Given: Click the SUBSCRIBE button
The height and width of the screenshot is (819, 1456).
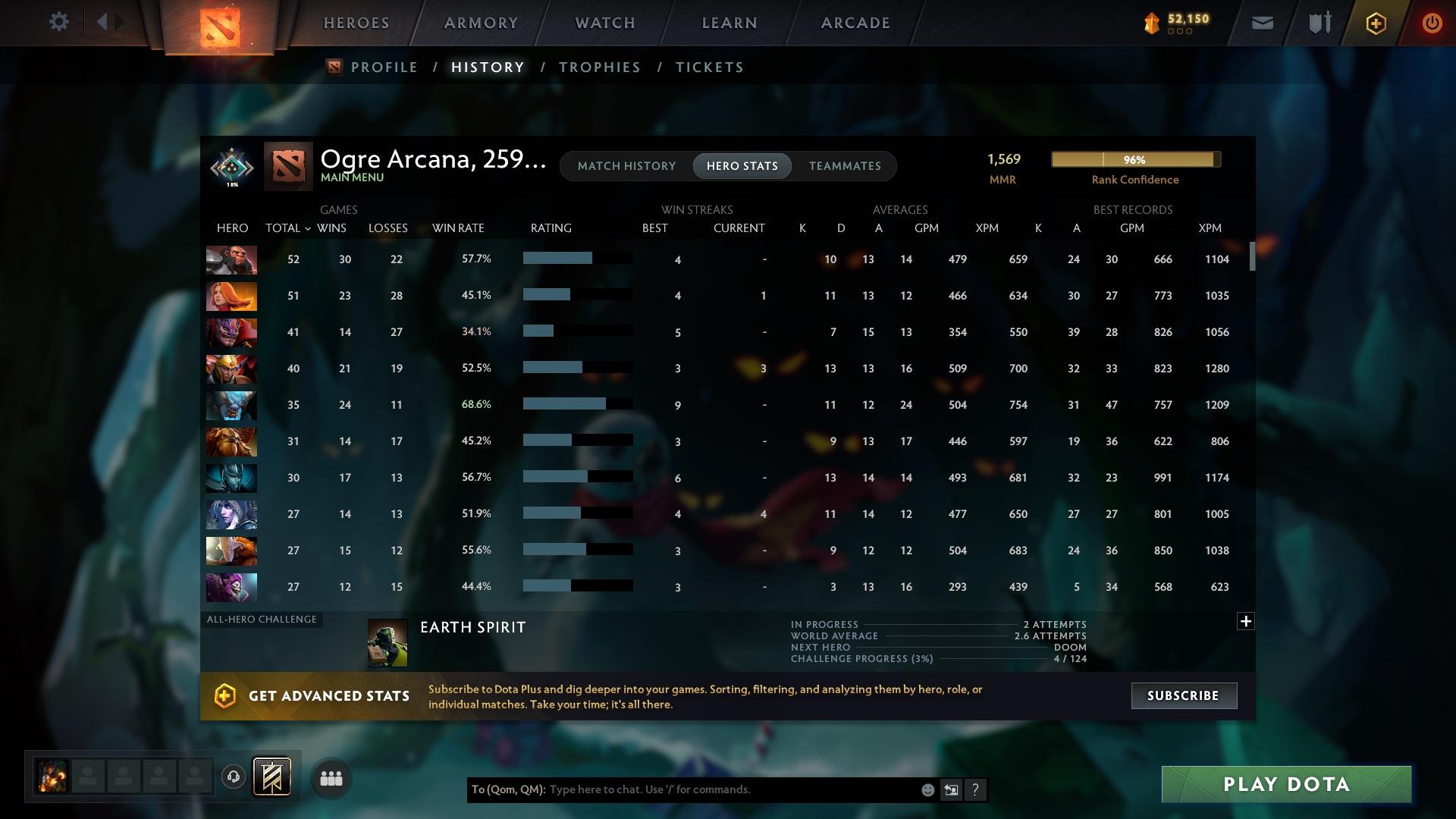Looking at the screenshot, I should 1183,695.
